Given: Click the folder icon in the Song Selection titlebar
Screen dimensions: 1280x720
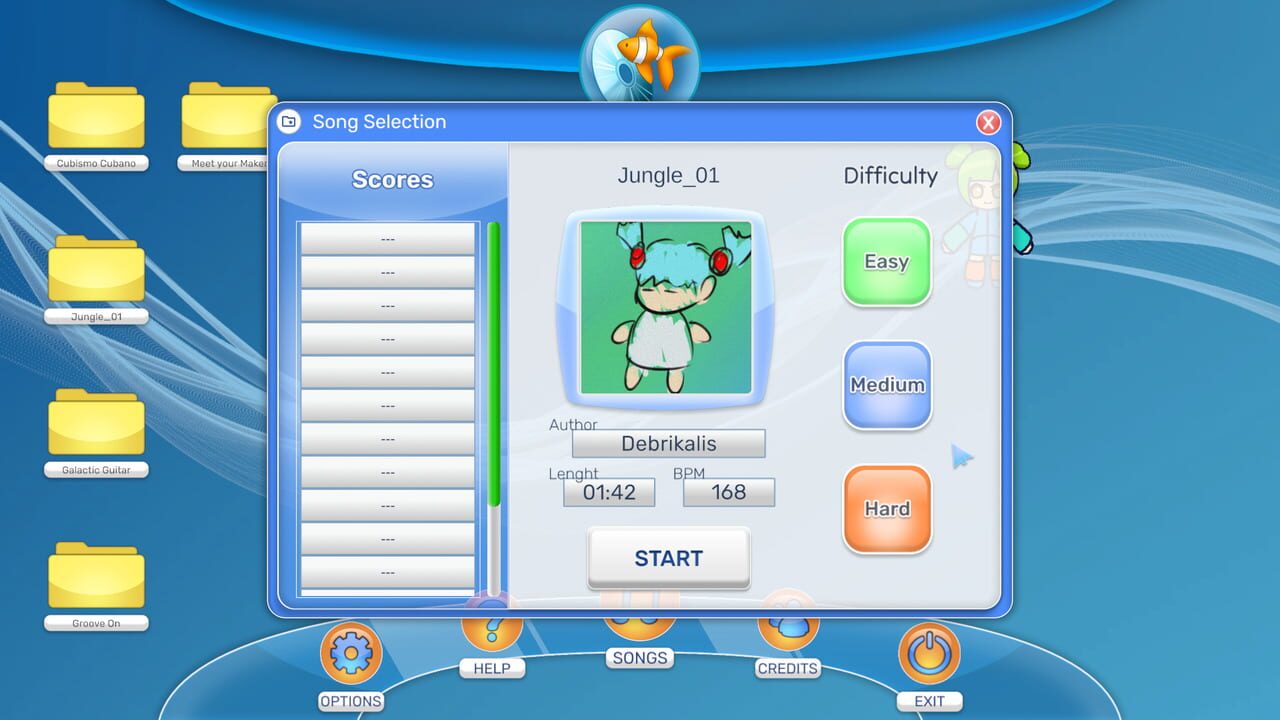Looking at the screenshot, I should click(289, 121).
